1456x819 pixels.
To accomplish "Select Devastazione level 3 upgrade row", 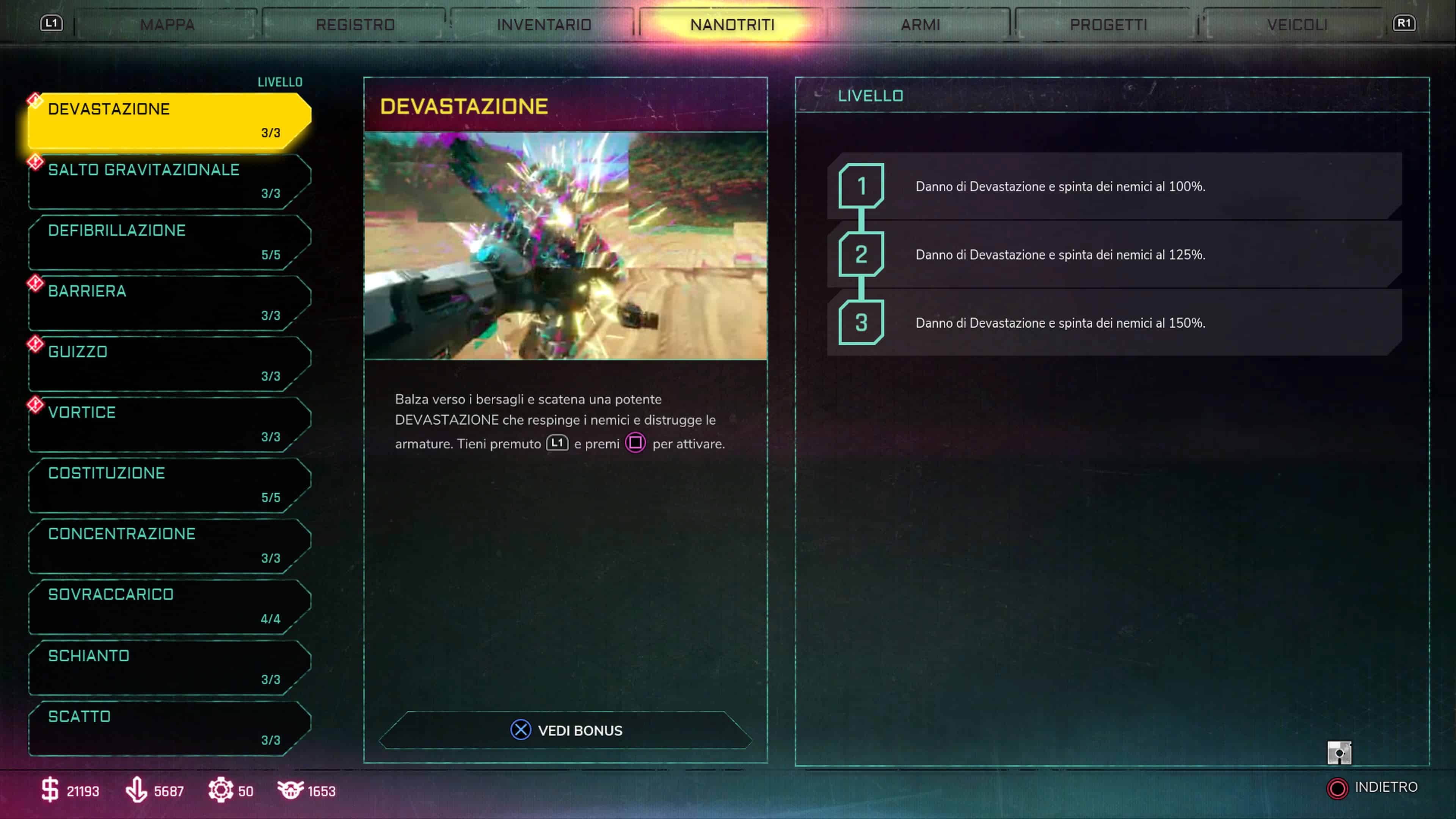I will [x=1114, y=323].
